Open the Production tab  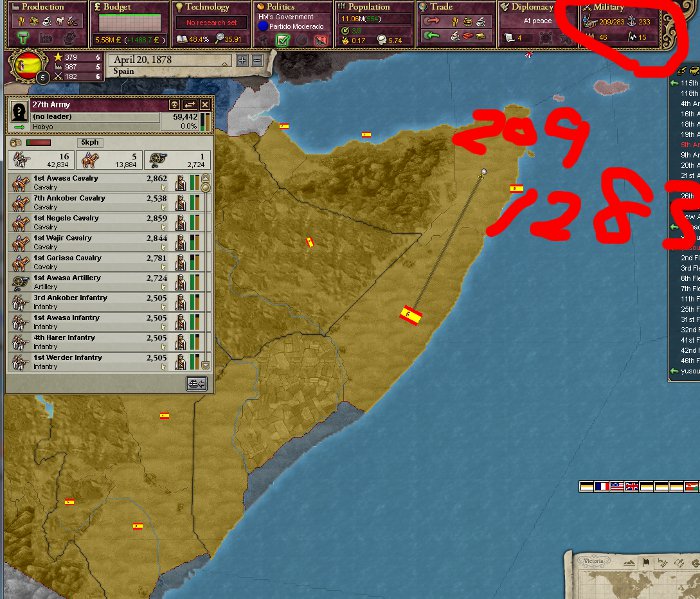click(44, 7)
